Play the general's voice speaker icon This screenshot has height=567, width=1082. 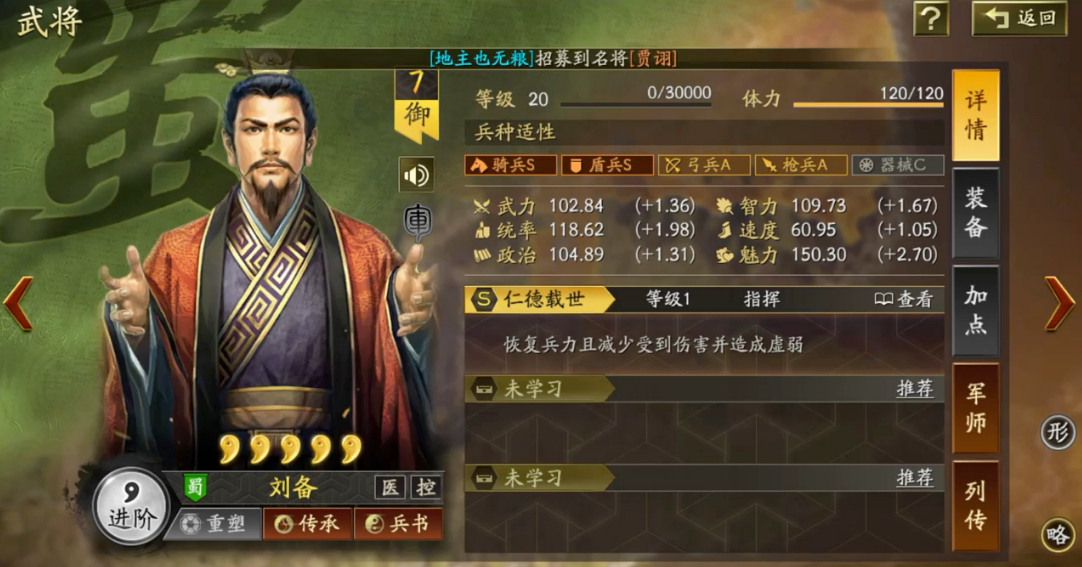[416, 176]
